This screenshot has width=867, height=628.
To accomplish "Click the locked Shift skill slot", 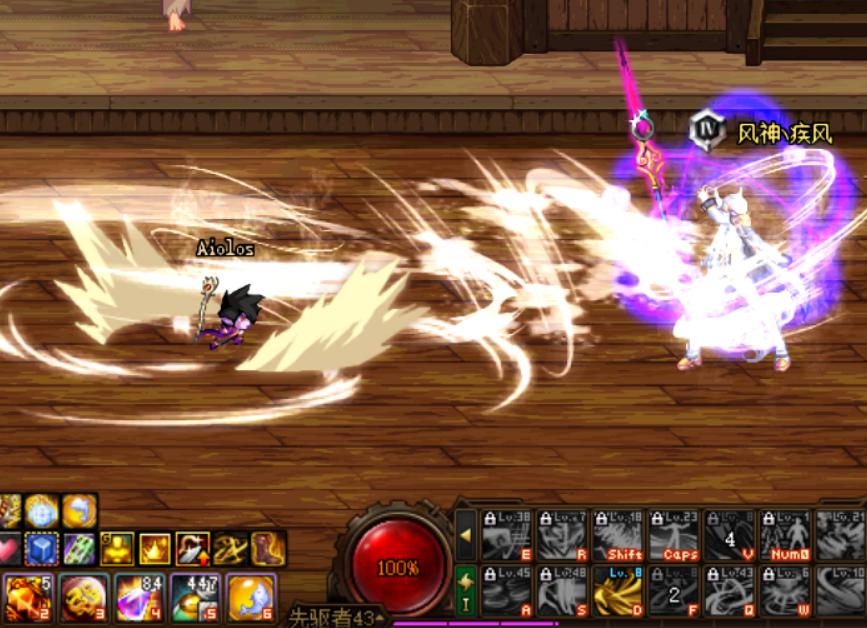I will click(618, 535).
